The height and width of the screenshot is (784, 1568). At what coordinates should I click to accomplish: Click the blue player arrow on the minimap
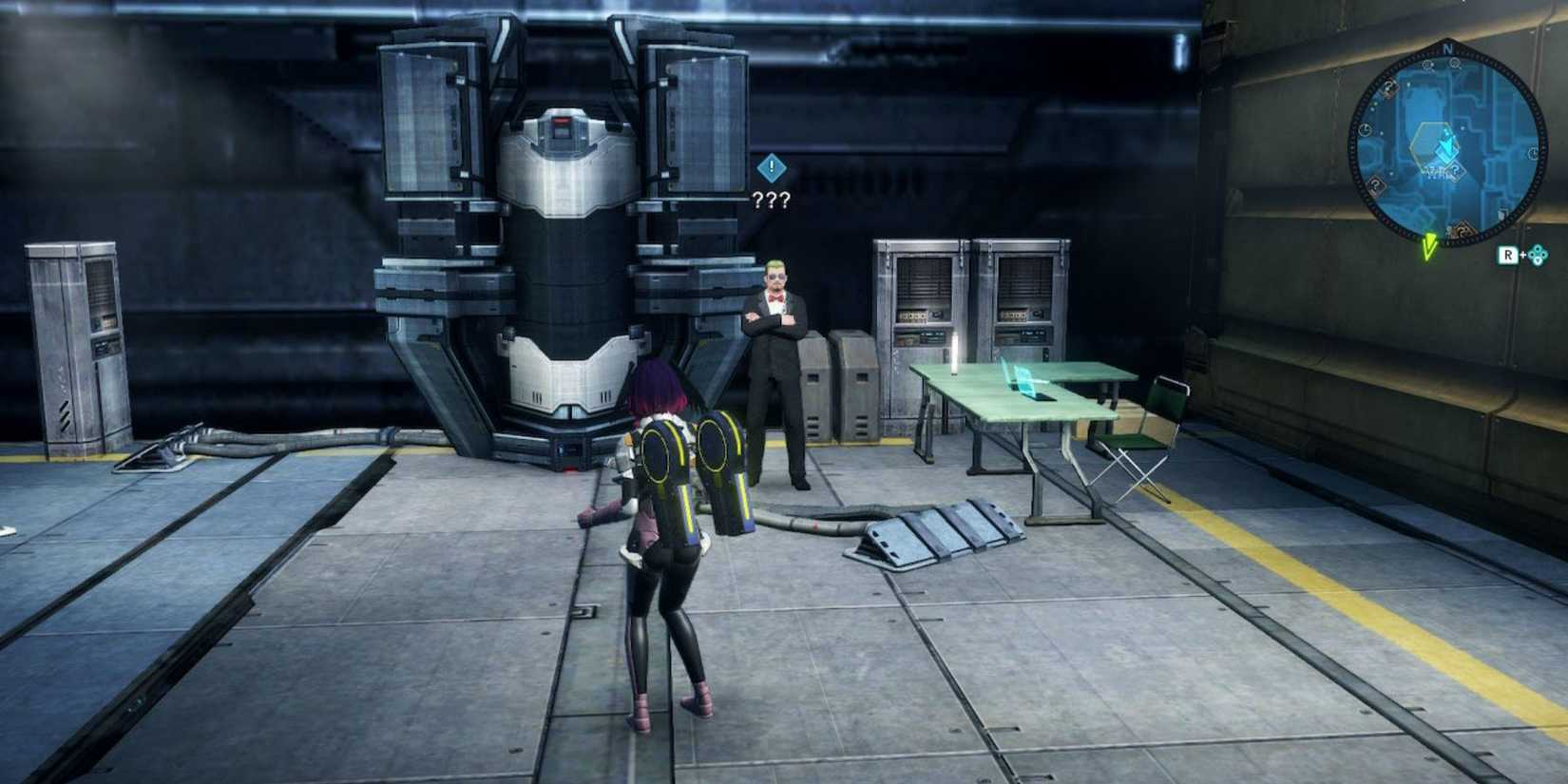pyautogui.click(x=1447, y=144)
